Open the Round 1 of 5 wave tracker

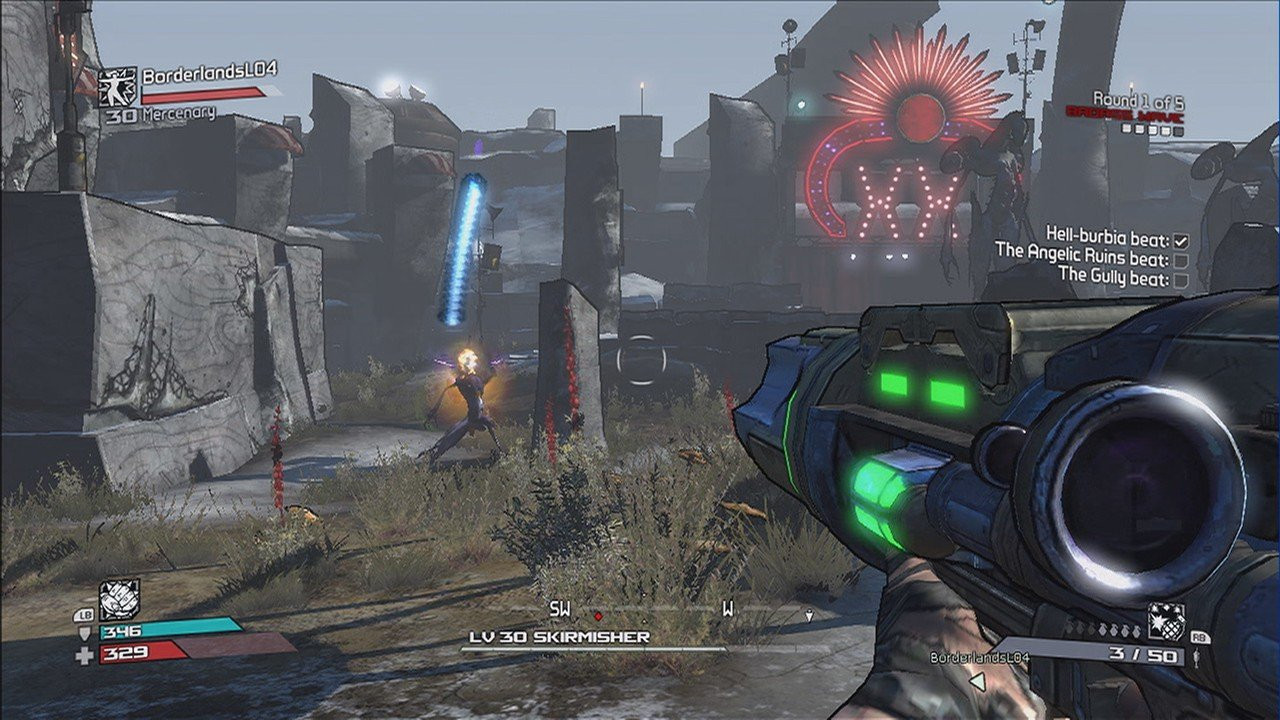pos(1137,99)
